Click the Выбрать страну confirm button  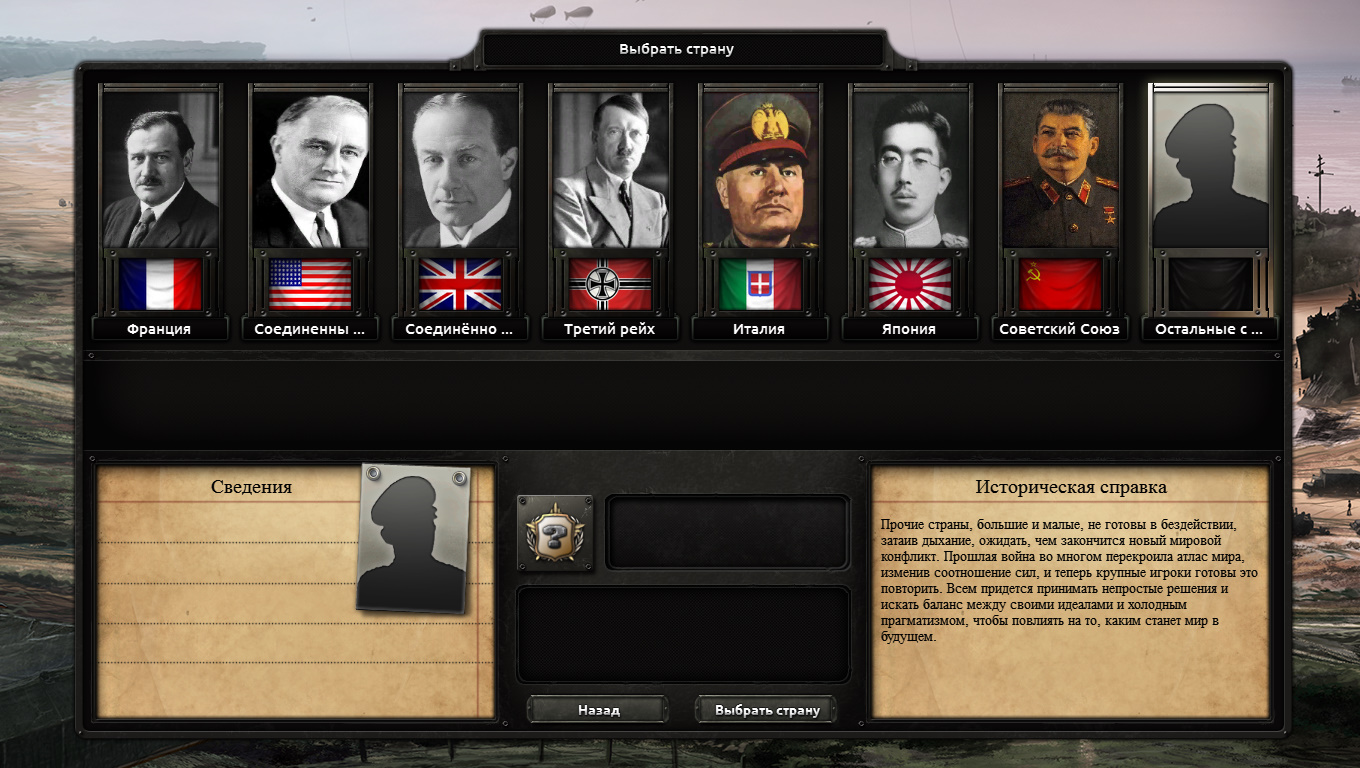(x=765, y=709)
